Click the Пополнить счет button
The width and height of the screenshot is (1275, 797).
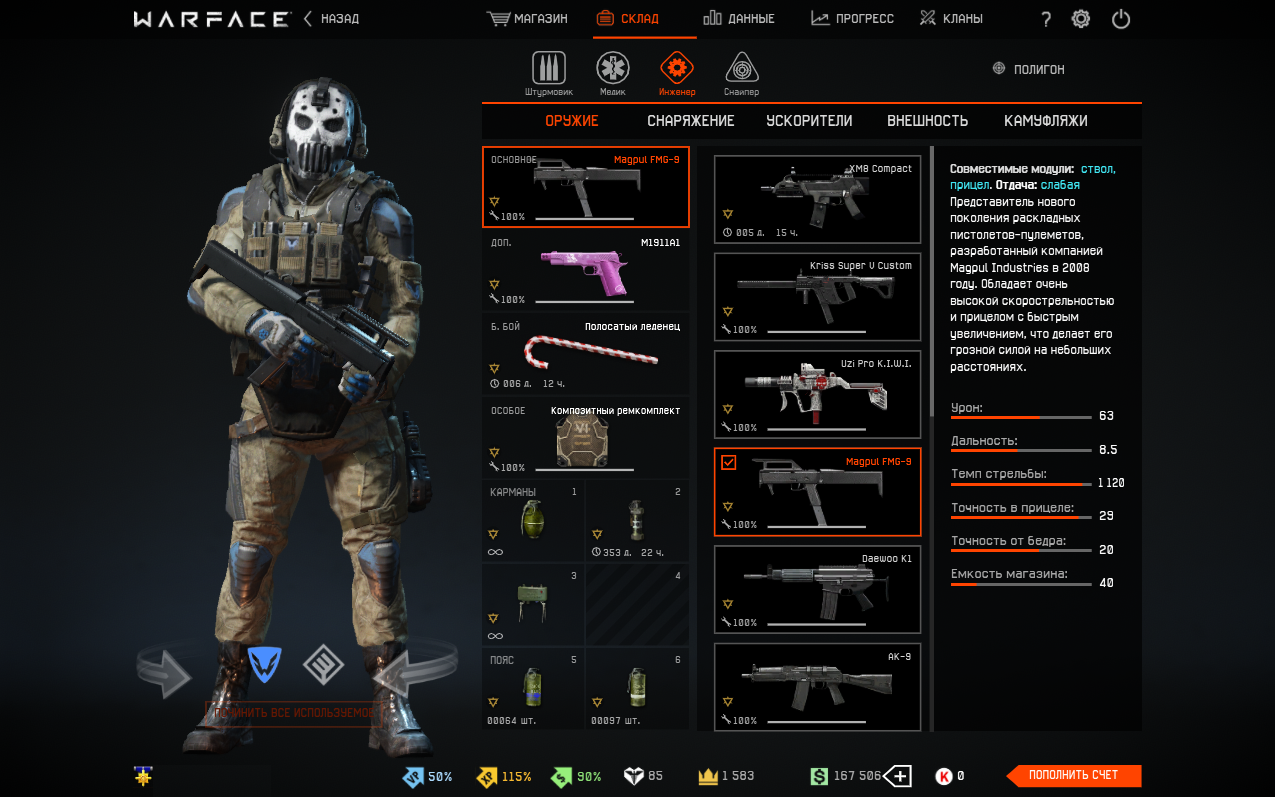[x=1073, y=775]
